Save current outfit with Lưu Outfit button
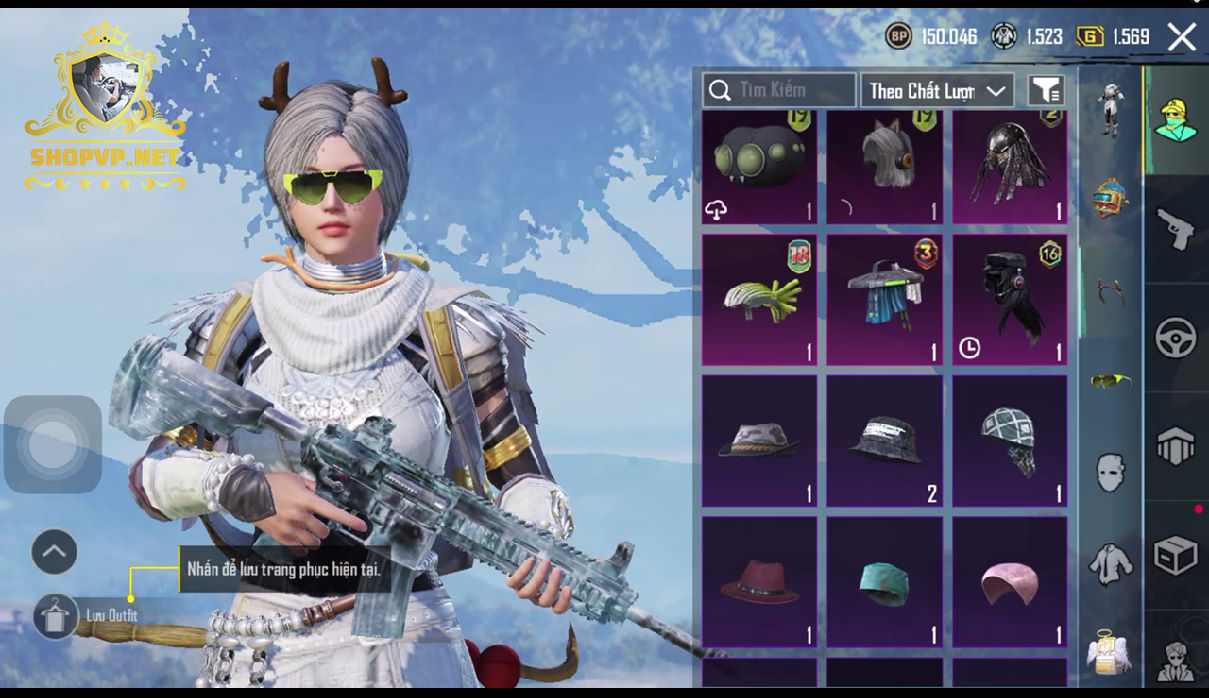 (56, 616)
